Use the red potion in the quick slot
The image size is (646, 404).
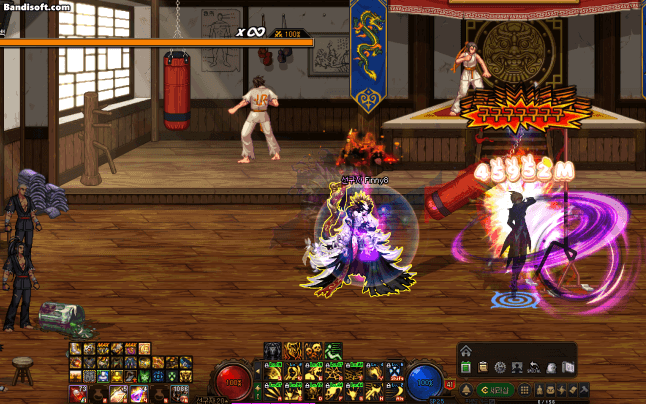[76, 392]
